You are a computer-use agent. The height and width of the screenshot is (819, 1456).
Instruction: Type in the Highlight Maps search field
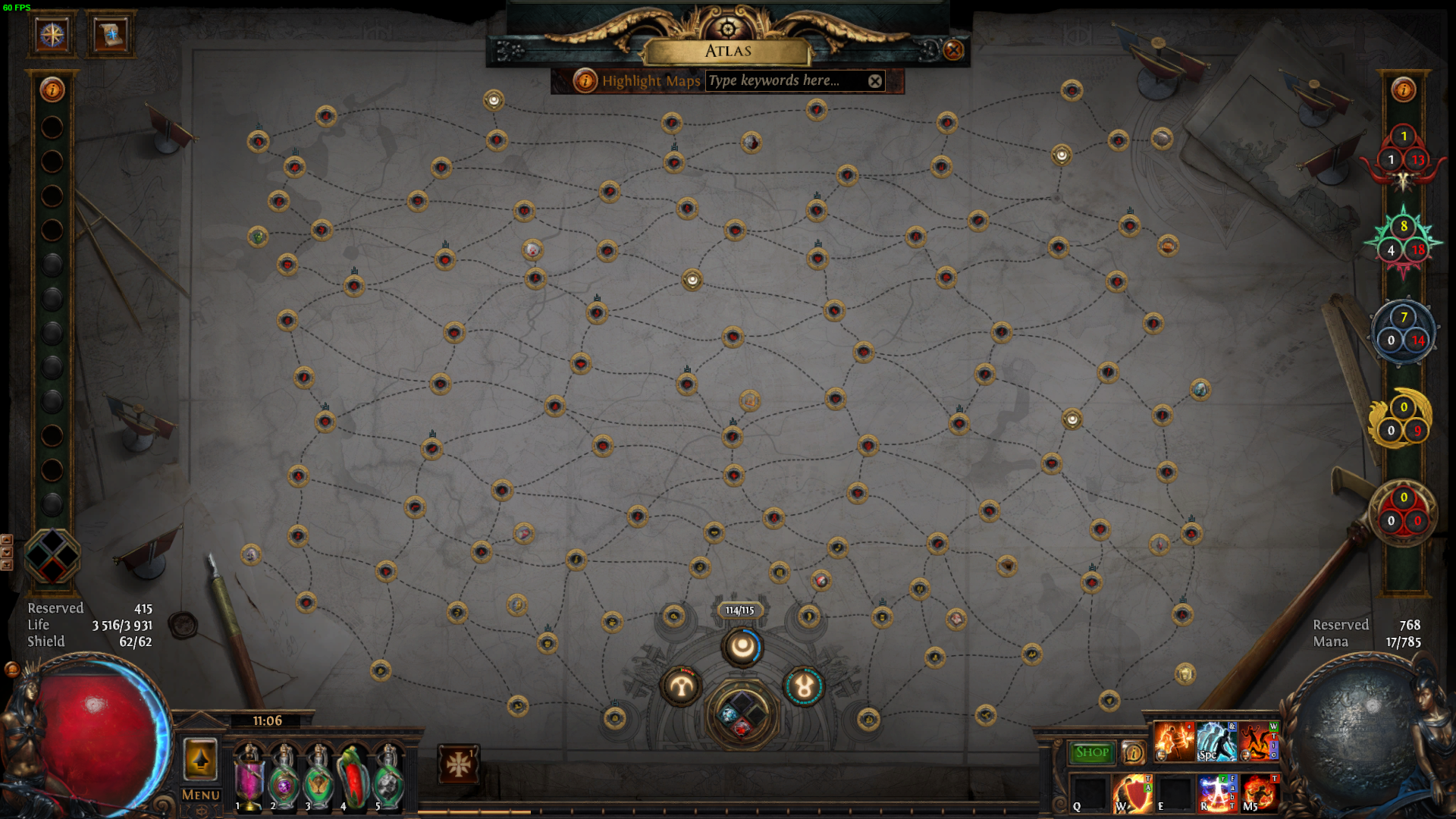[785, 80]
